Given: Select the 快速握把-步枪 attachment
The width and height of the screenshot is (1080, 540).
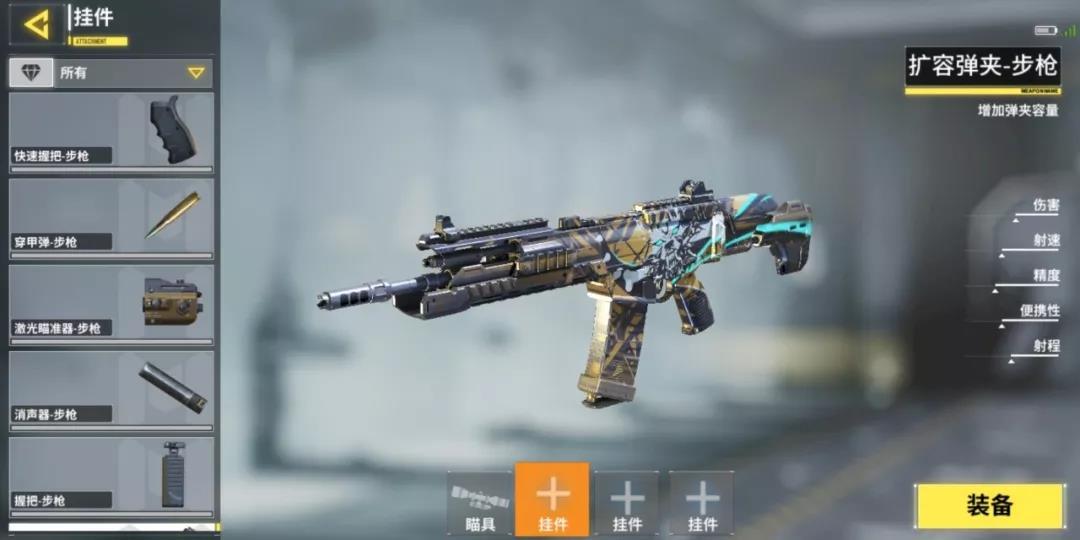Looking at the screenshot, I should click(x=111, y=130).
